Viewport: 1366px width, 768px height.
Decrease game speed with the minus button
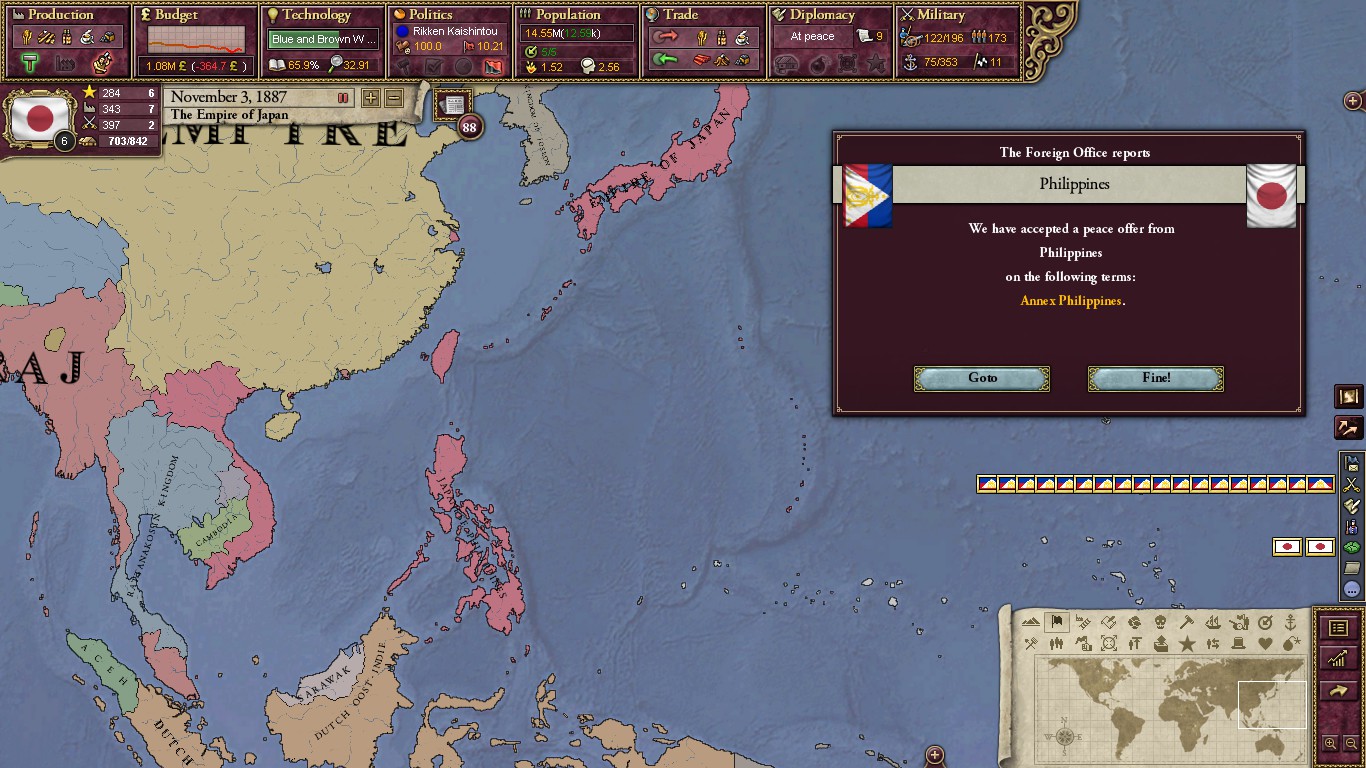click(394, 98)
